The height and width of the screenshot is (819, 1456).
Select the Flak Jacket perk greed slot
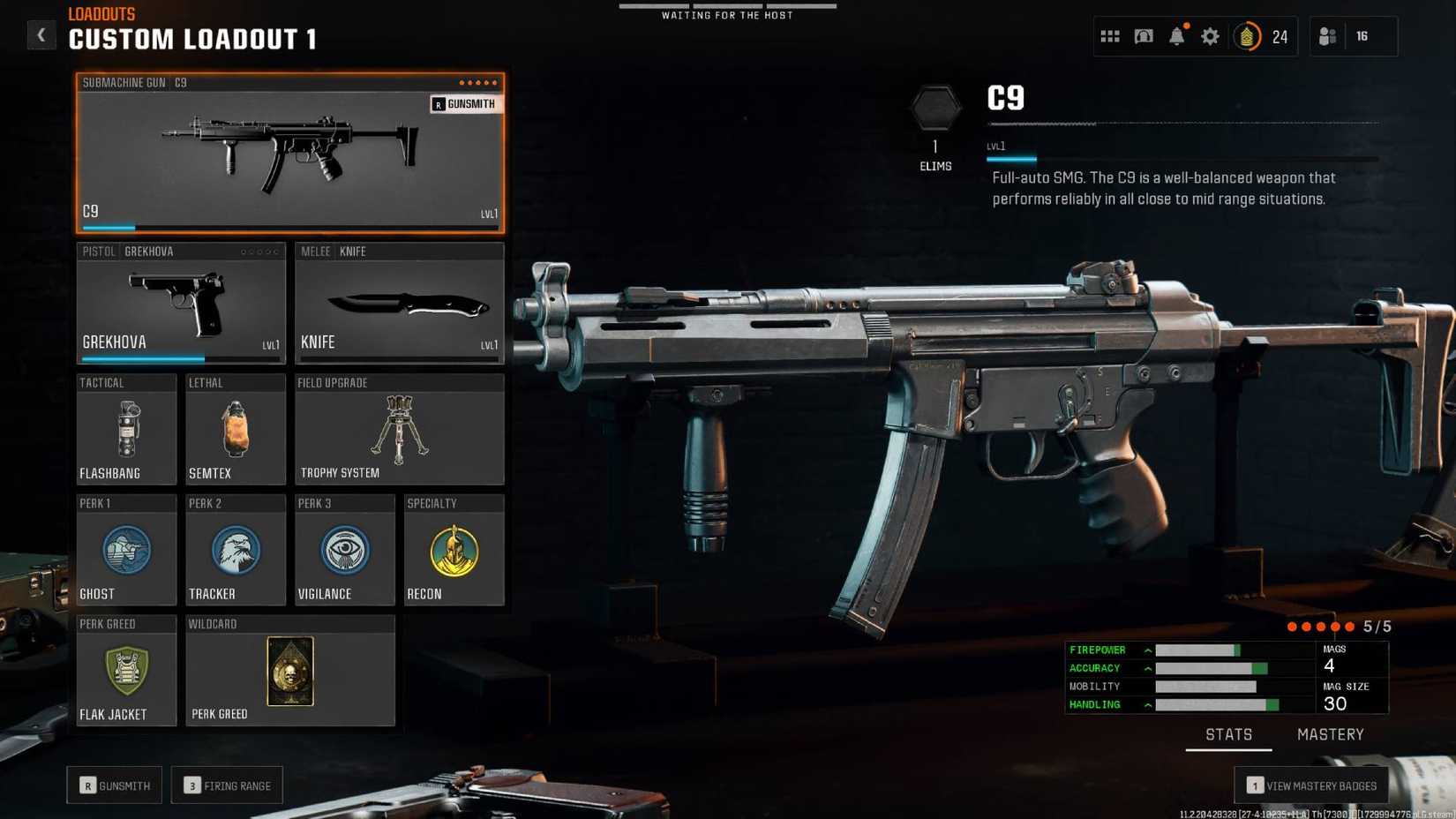(x=126, y=669)
